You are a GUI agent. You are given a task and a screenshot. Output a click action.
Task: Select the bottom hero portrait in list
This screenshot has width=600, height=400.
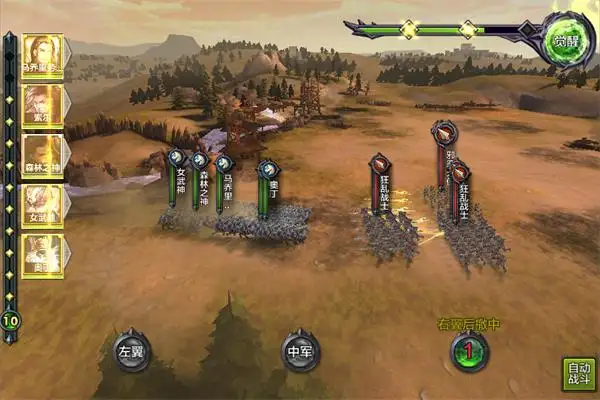coord(43,255)
